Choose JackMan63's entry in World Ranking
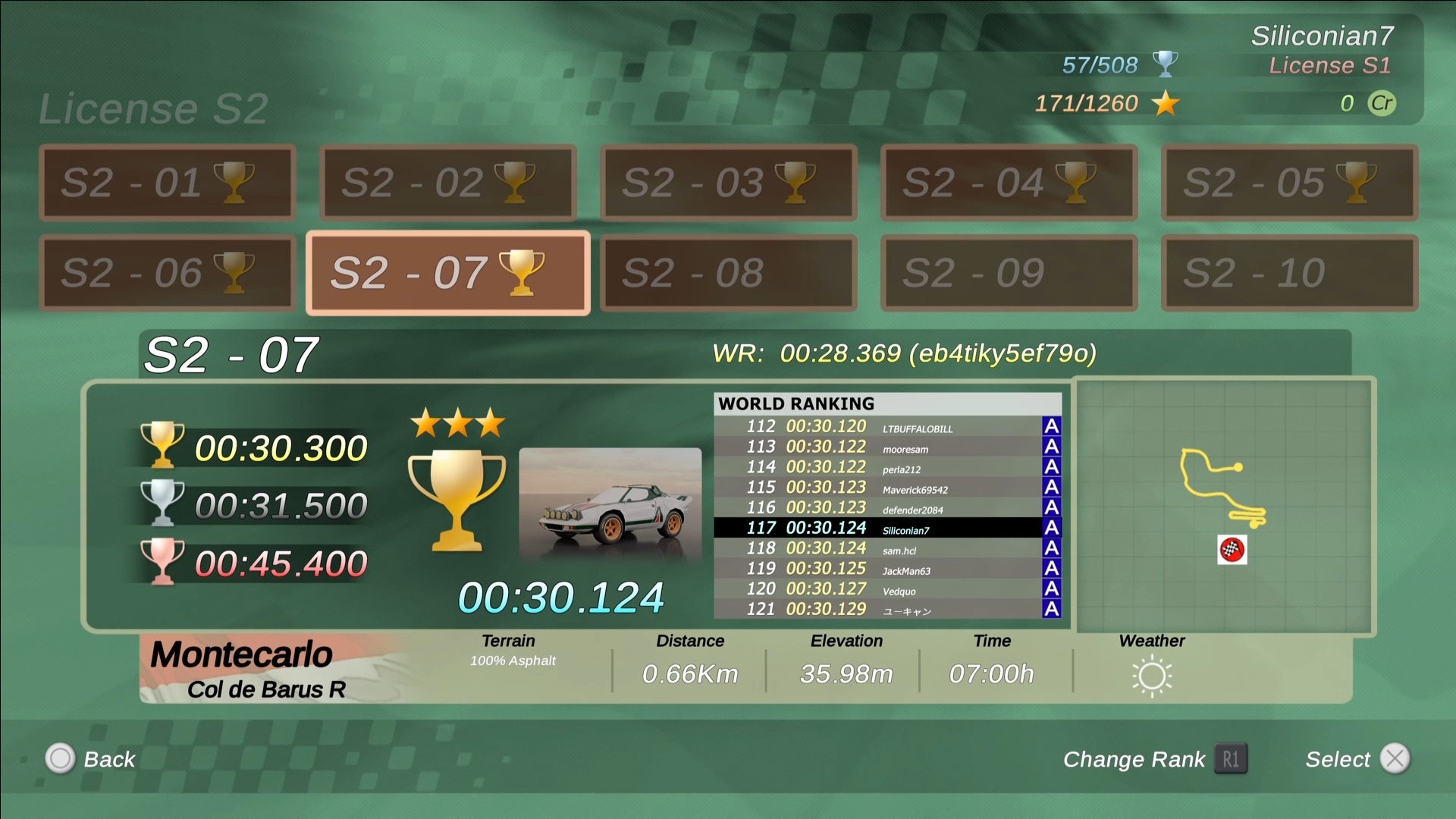This screenshot has width=1456, height=819. coord(886,569)
